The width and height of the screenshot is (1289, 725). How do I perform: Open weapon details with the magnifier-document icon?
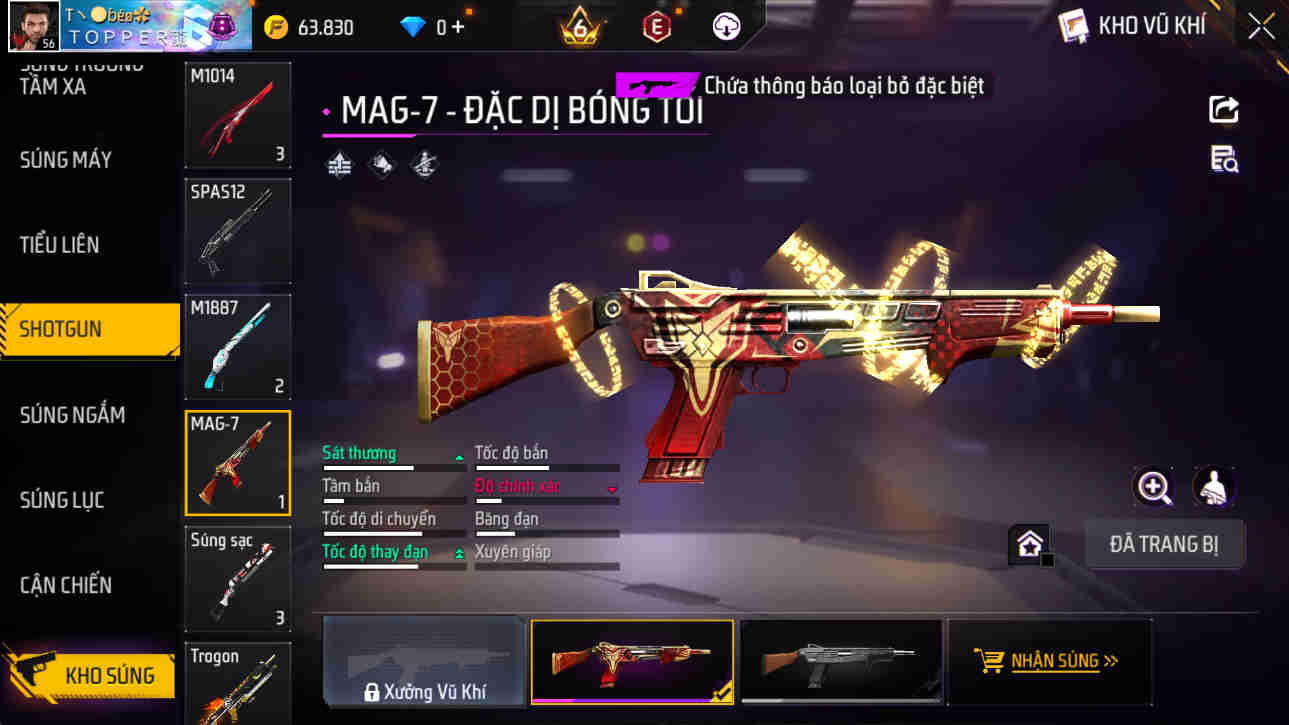coord(1224,160)
